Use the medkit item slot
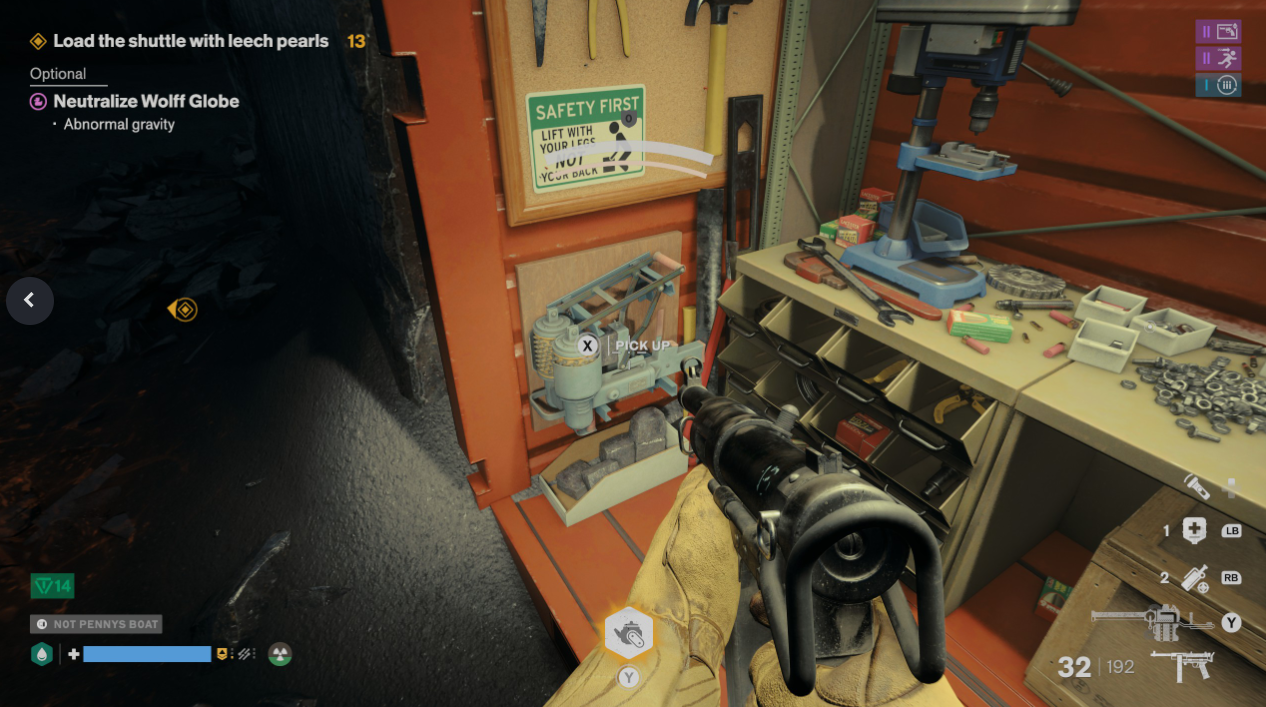The image size is (1266, 707). click(1194, 531)
